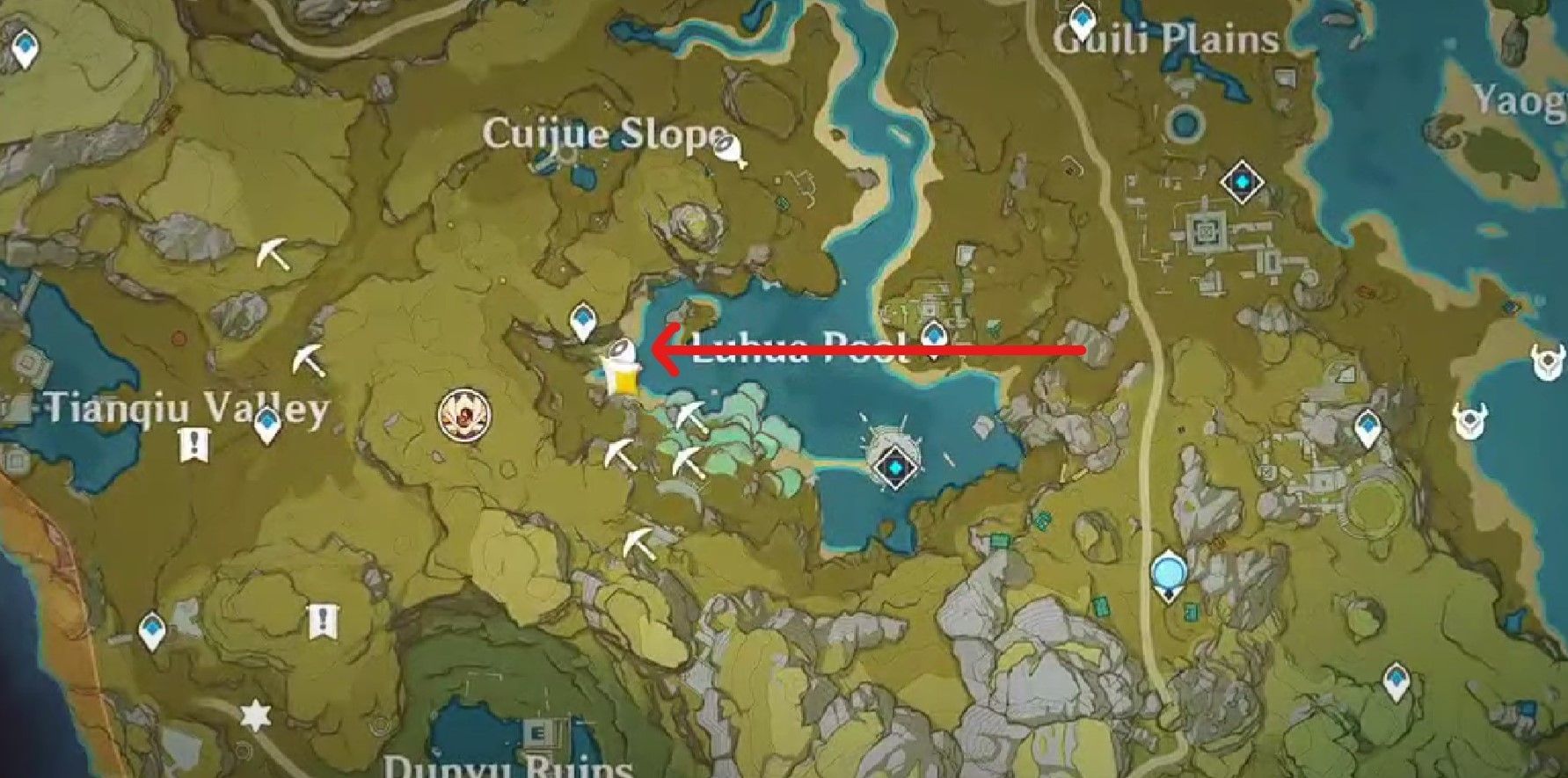Click the meat drumstick marker near Cuijue Slope

730,151
